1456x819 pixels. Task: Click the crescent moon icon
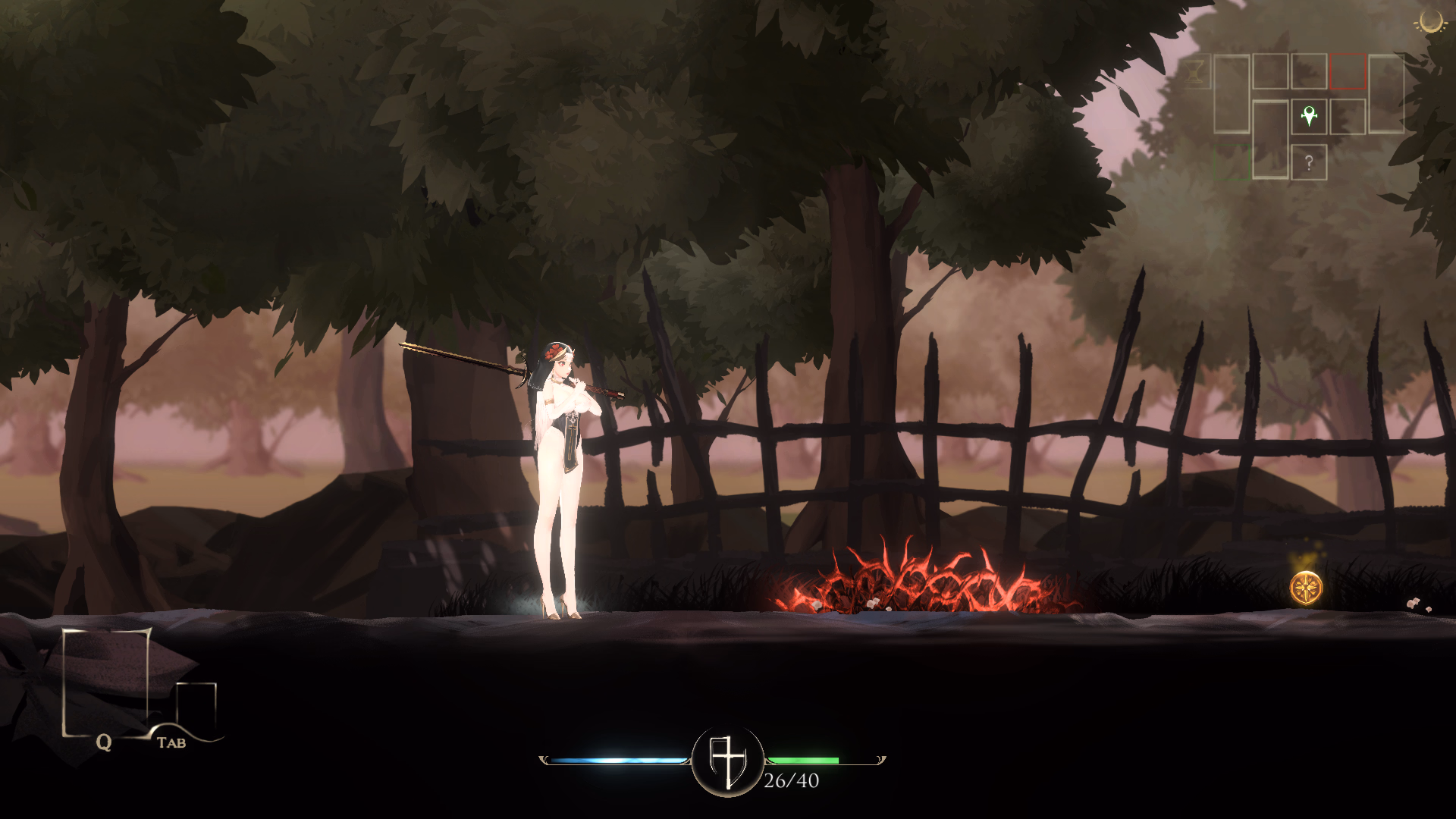(1431, 23)
